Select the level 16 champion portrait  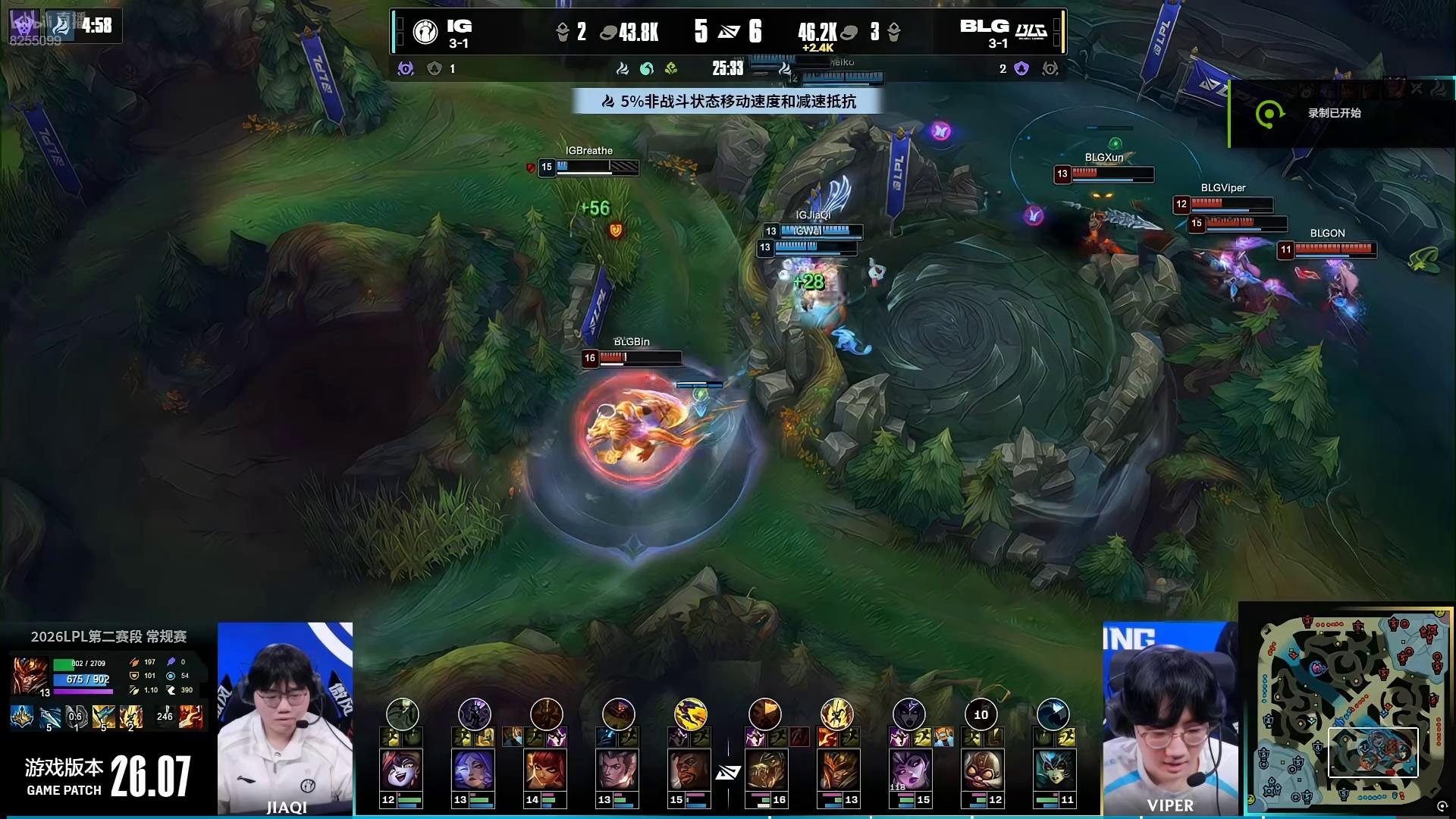pyautogui.click(x=764, y=770)
